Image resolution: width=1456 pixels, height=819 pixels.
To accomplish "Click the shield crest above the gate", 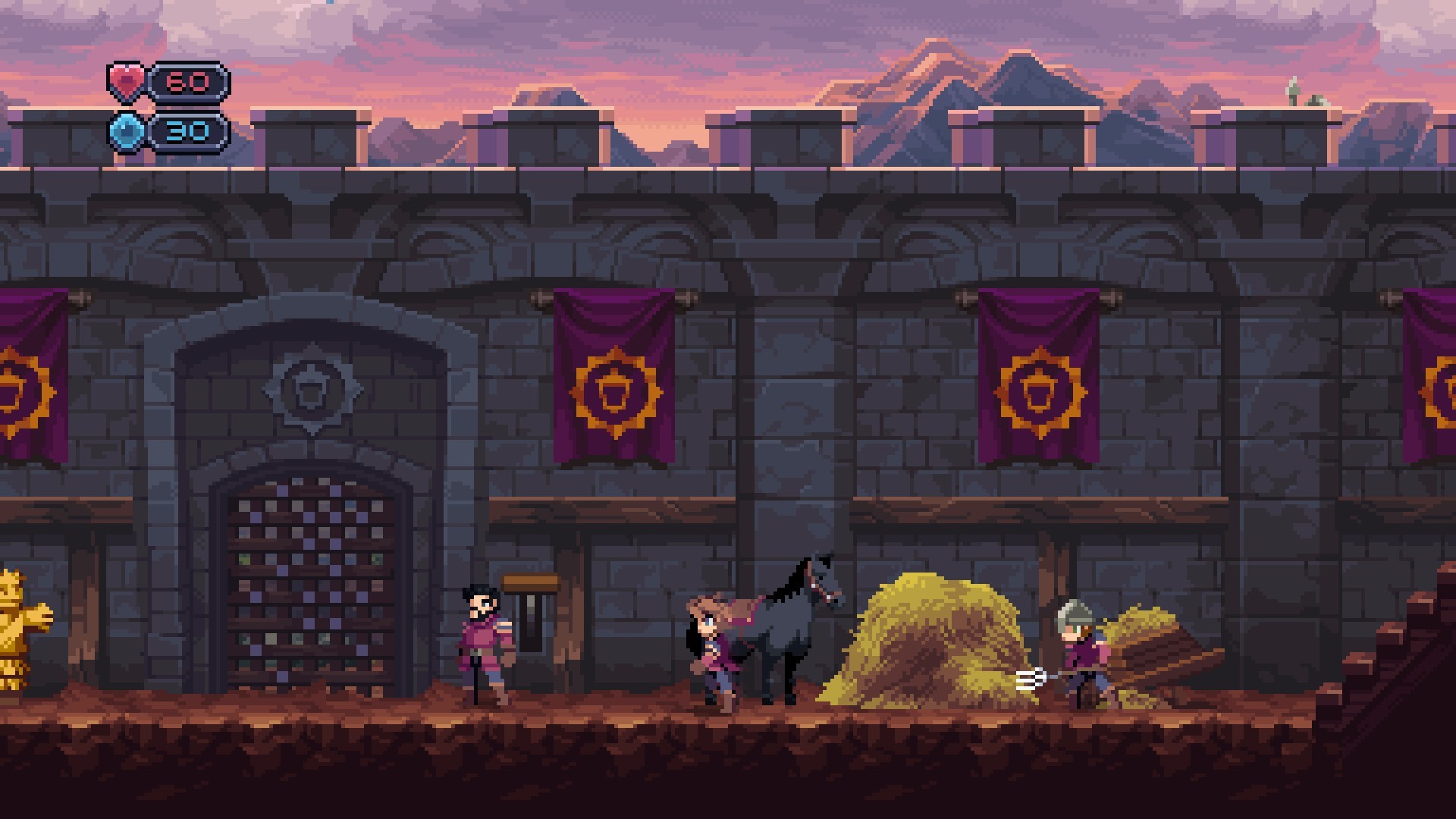I will click(x=313, y=392).
